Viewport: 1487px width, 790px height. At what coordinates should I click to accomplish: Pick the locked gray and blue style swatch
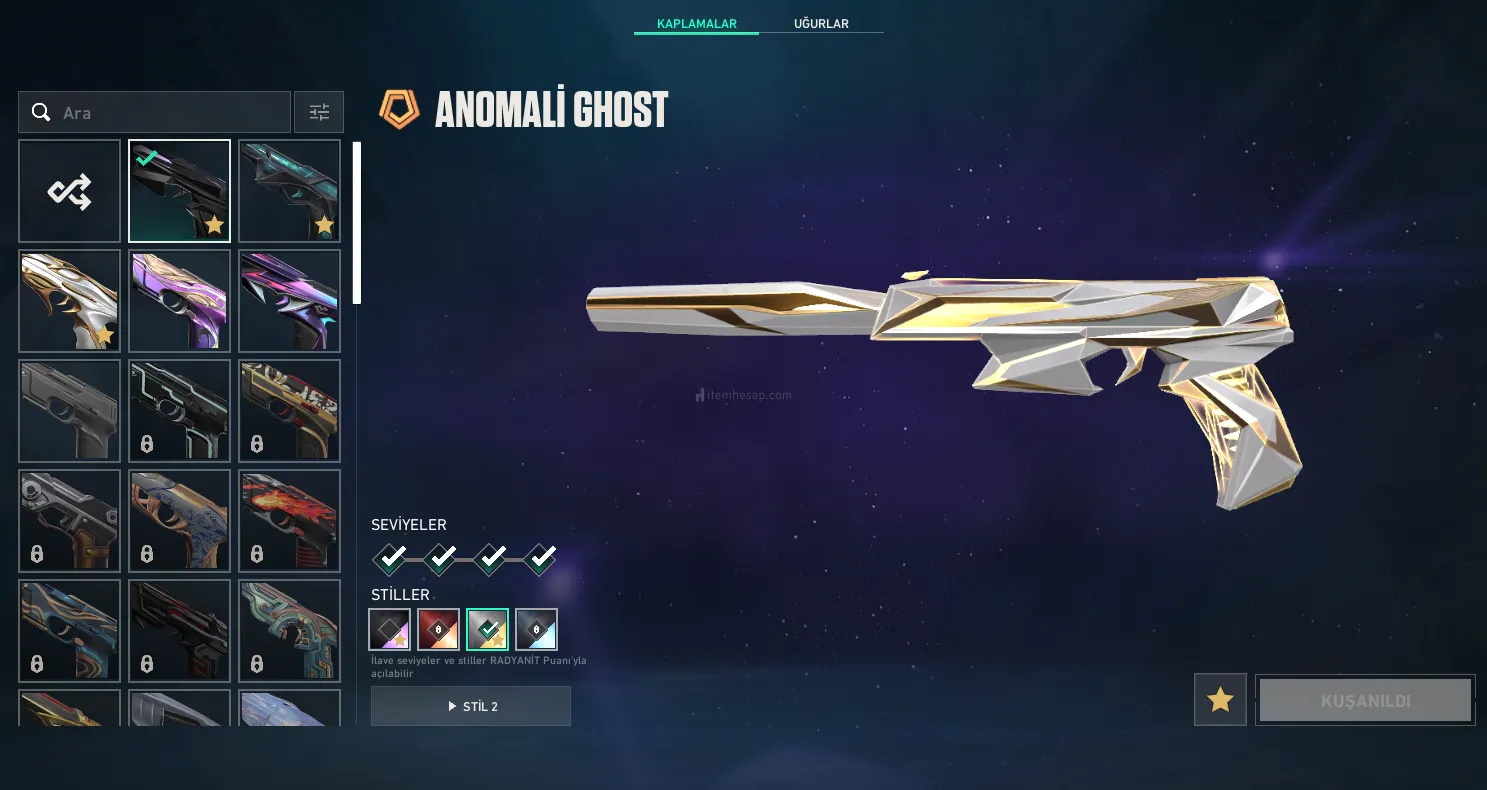pos(536,630)
